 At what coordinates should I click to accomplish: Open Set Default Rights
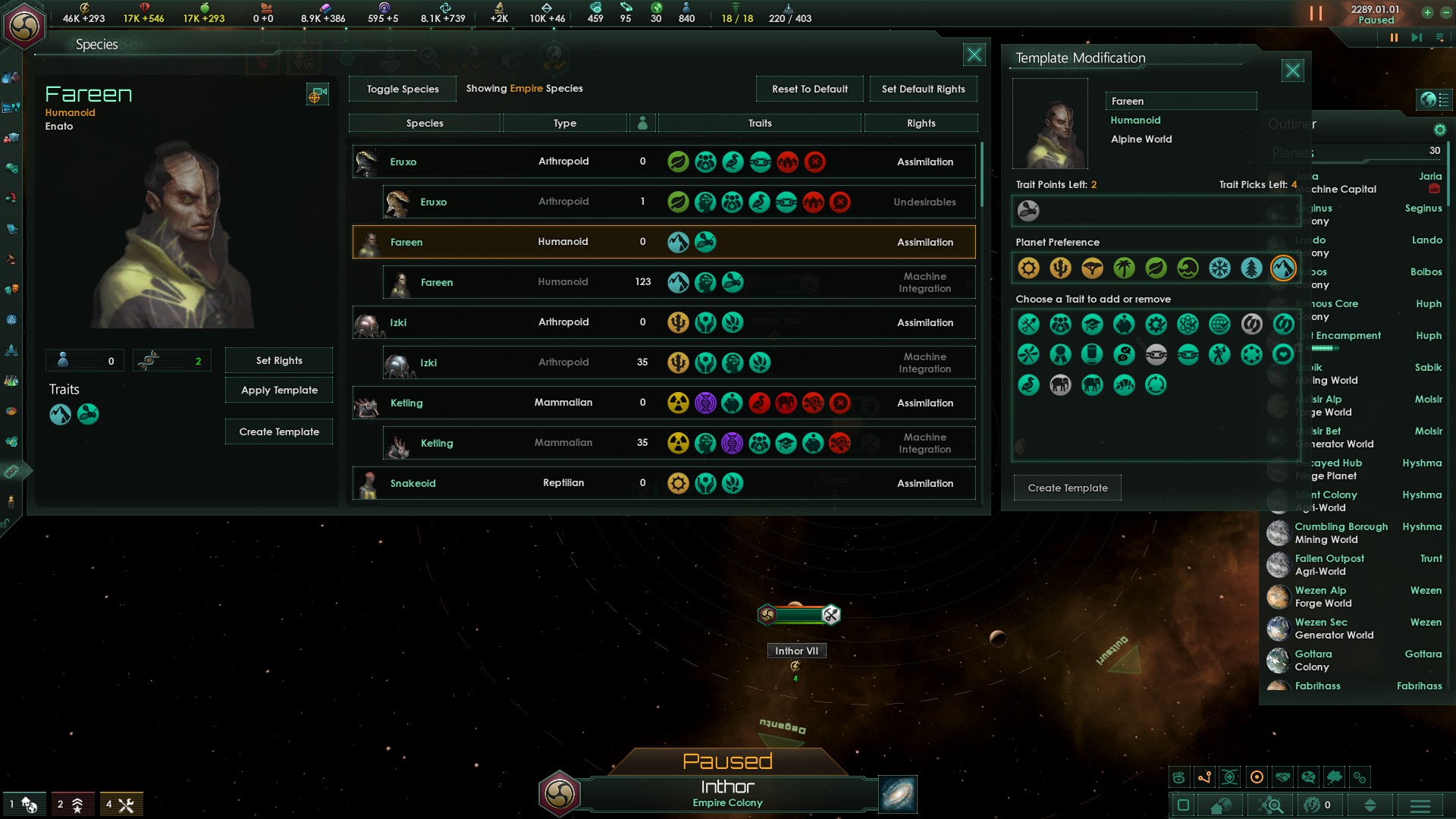click(x=923, y=89)
